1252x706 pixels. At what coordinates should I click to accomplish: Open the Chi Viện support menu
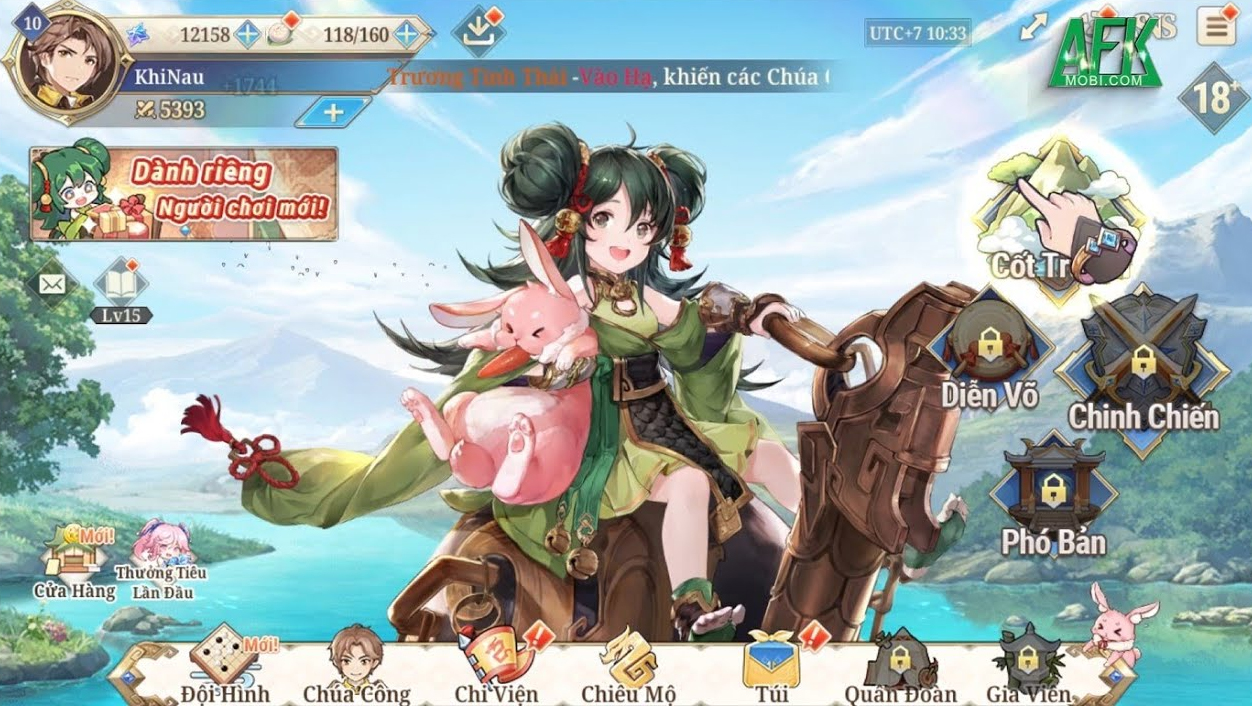point(495,664)
